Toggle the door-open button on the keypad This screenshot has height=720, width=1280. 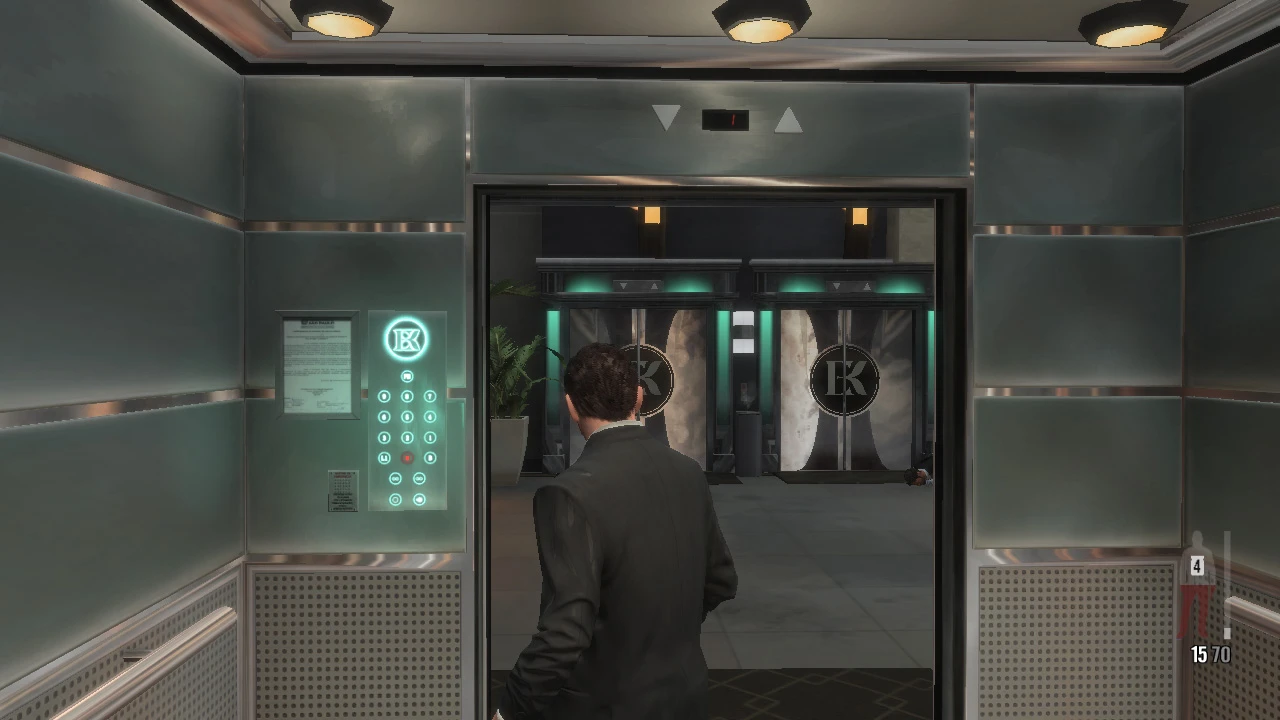[x=395, y=477]
